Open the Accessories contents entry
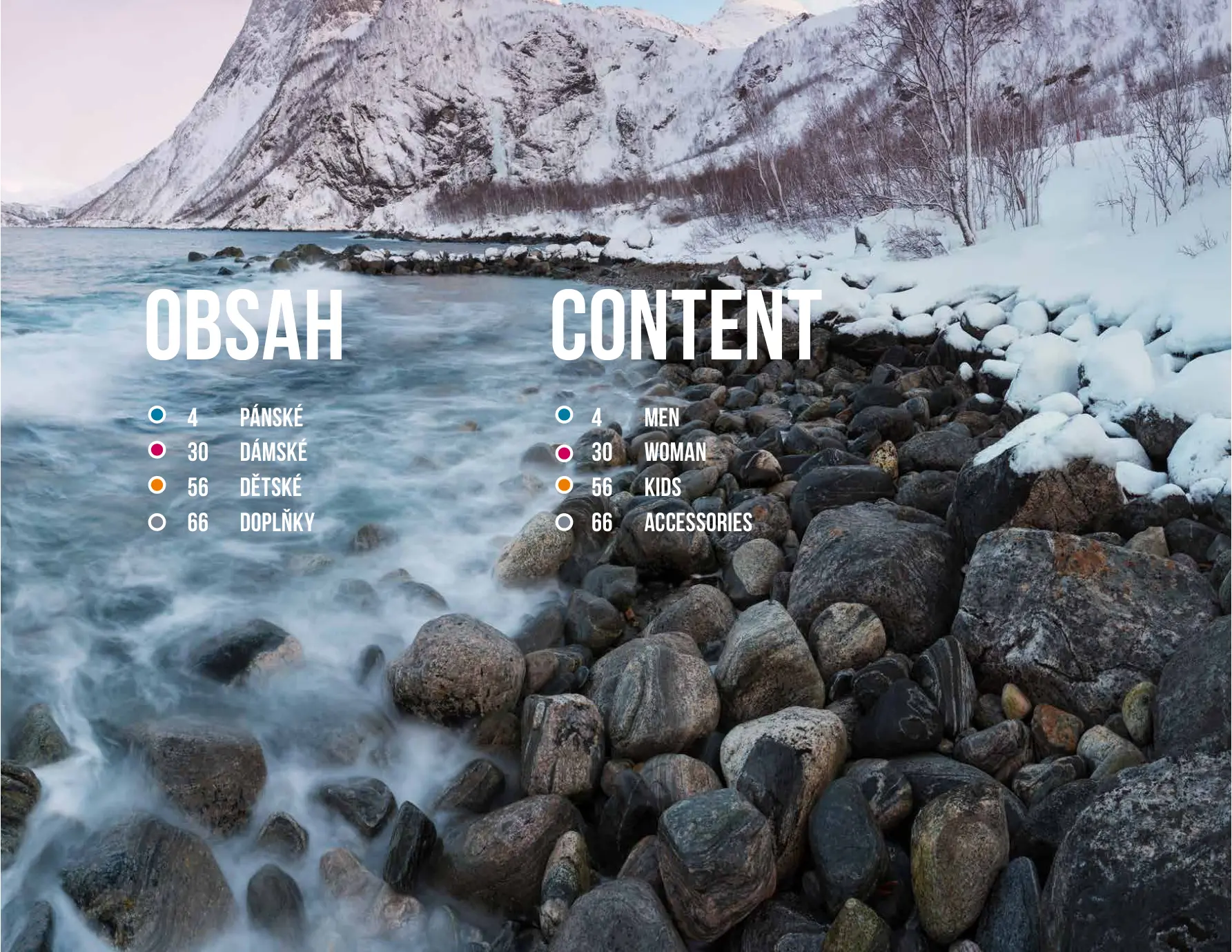 pos(698,522)
